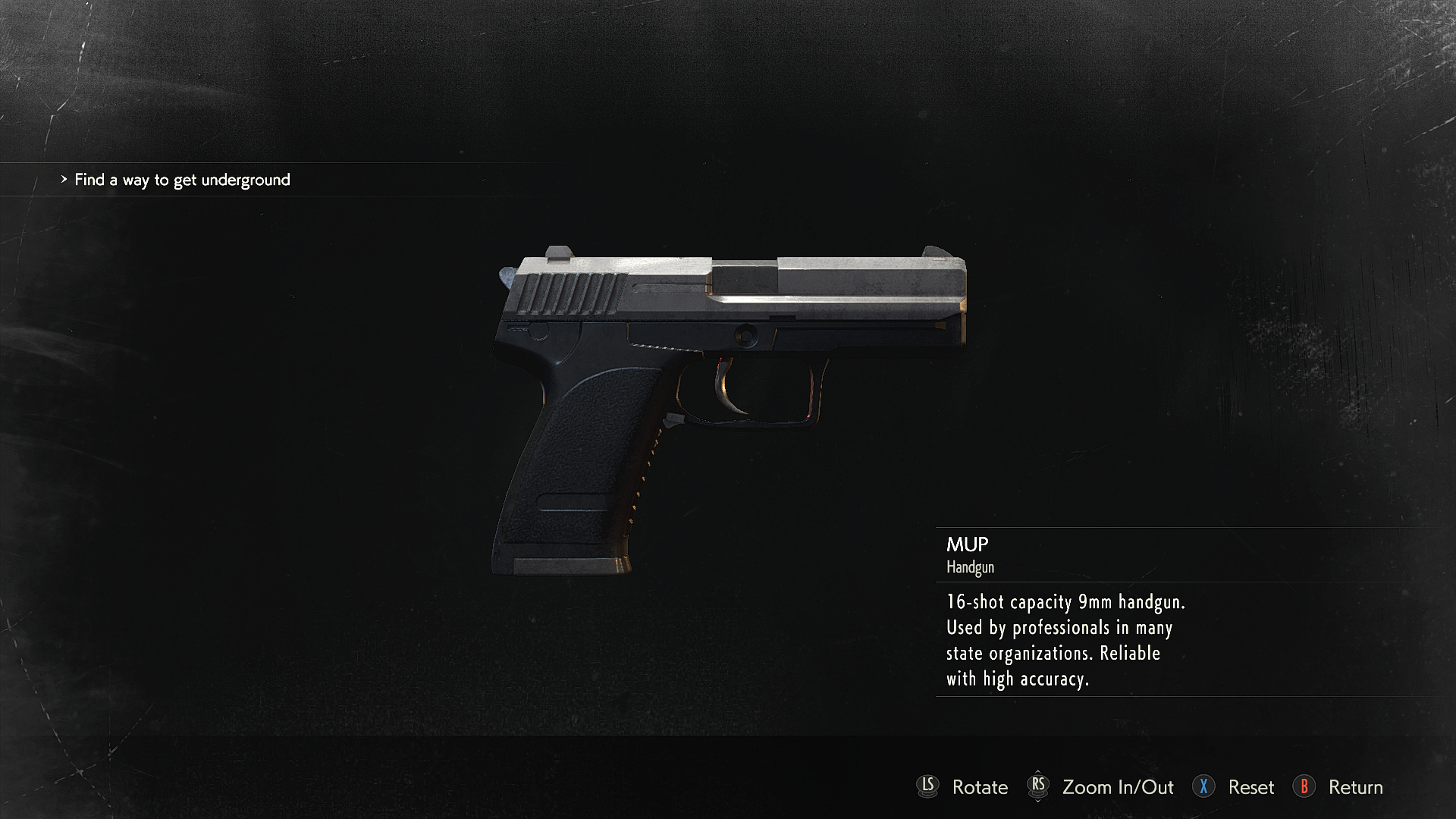Click the up-down arrows around the RS icon
This screenshot has width=1456, height=819.
click(x=1039, y=787)
